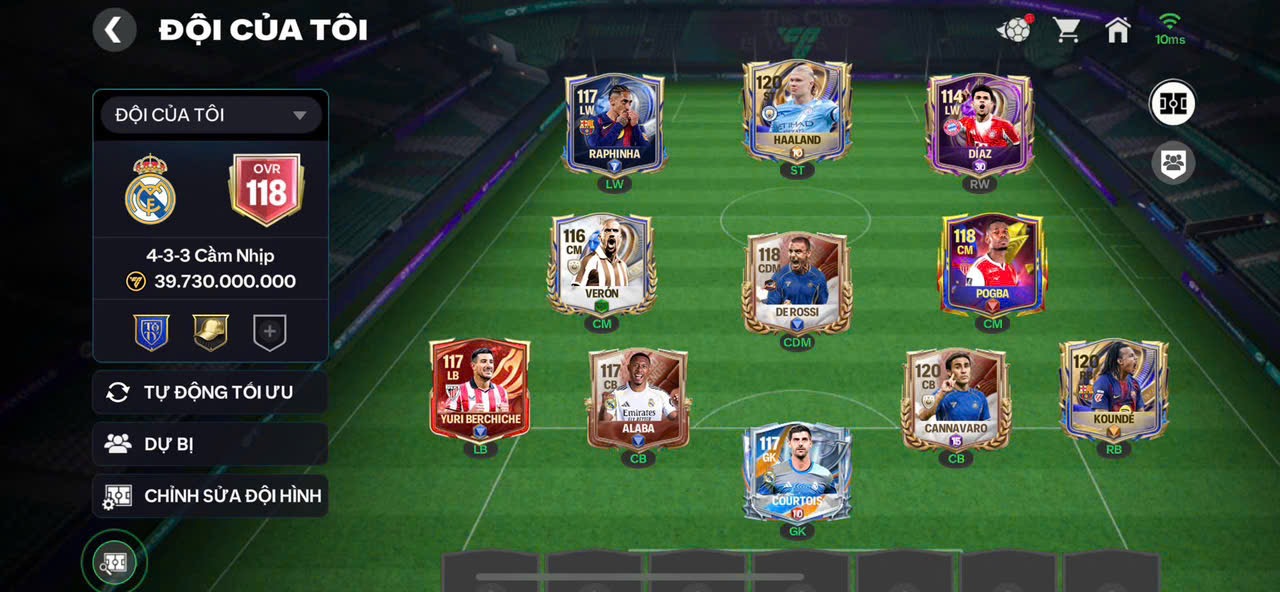1280x592 pixels.
Task: Add a perk in the empty plus slot
Action: tap(269, 332)
